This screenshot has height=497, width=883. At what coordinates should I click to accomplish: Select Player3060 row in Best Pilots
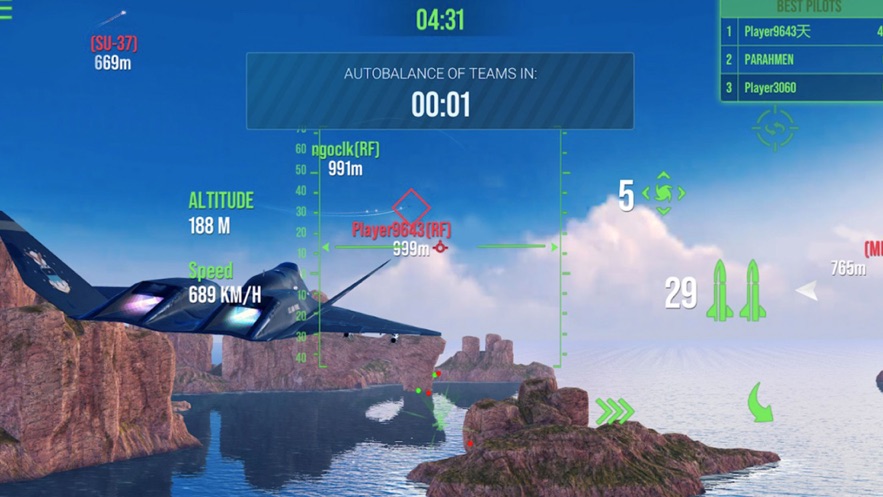point(801,88)
